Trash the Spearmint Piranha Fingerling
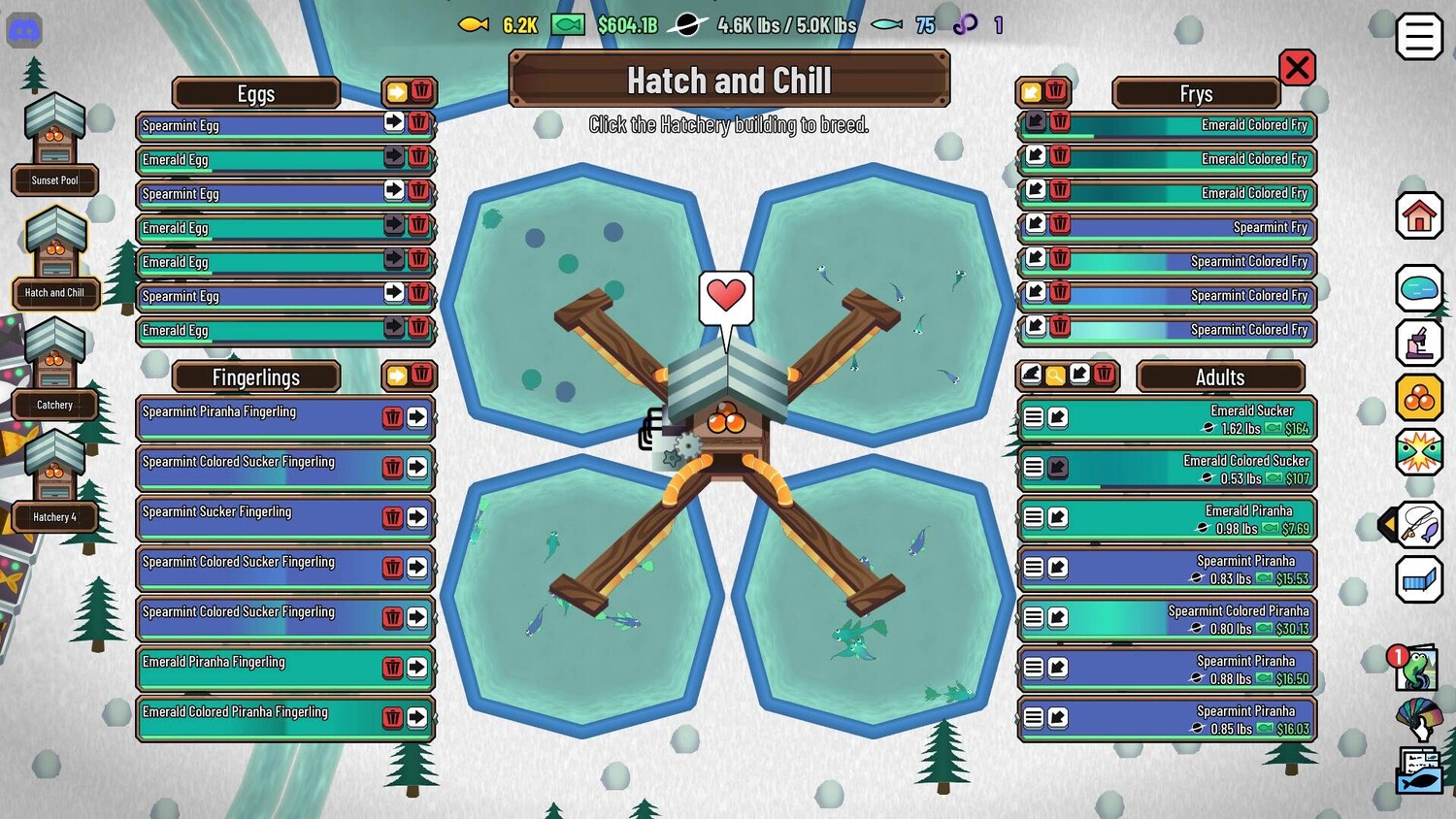This screenshot has width=1456, height=819. click(x=392, y=417)
